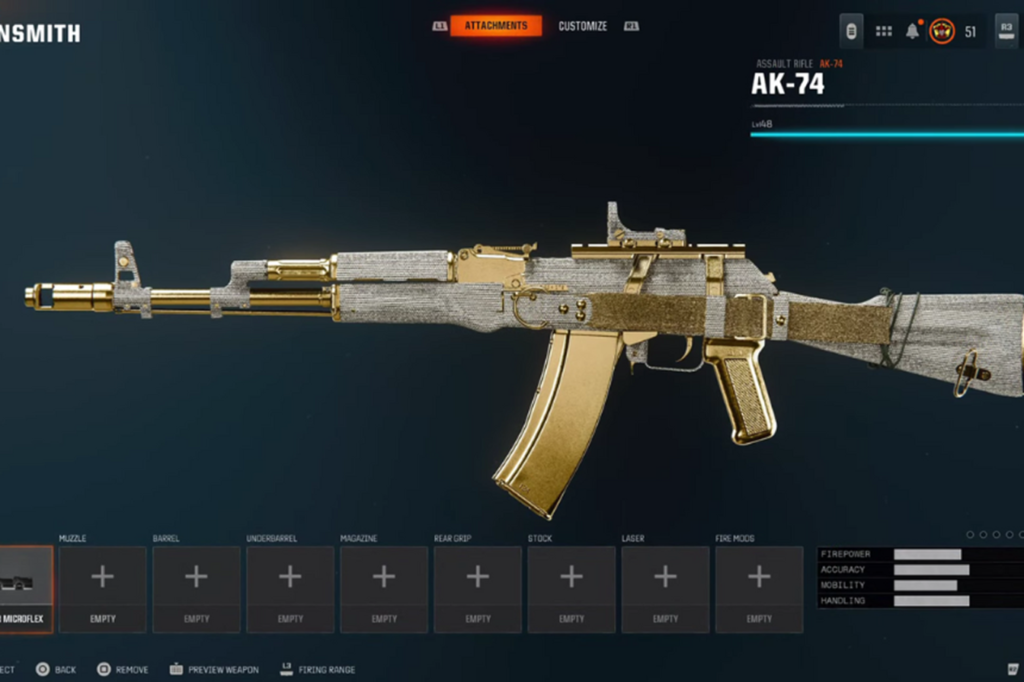
Task: View the player rank emblem profile
Action: [942, 31]
